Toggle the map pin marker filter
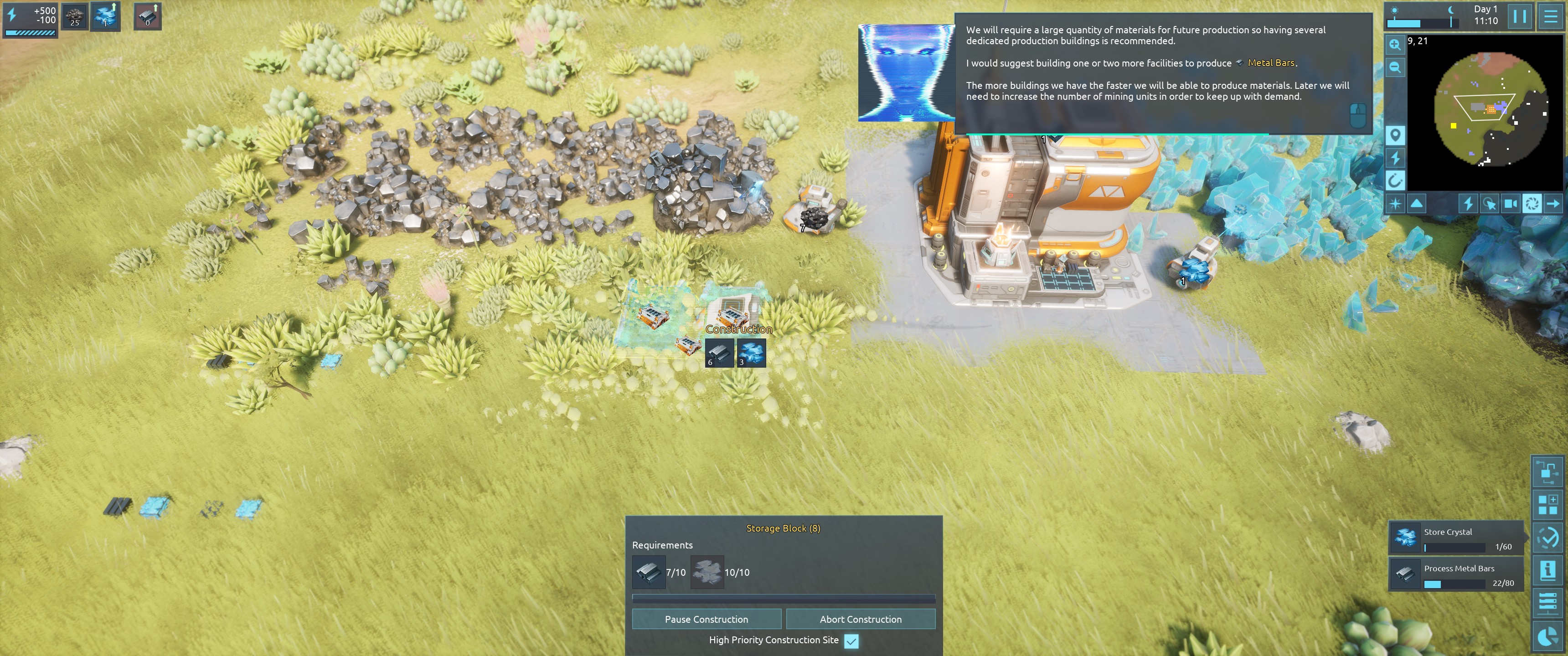This screenshot has height=656, width=1568. (x=1394, y=135)
